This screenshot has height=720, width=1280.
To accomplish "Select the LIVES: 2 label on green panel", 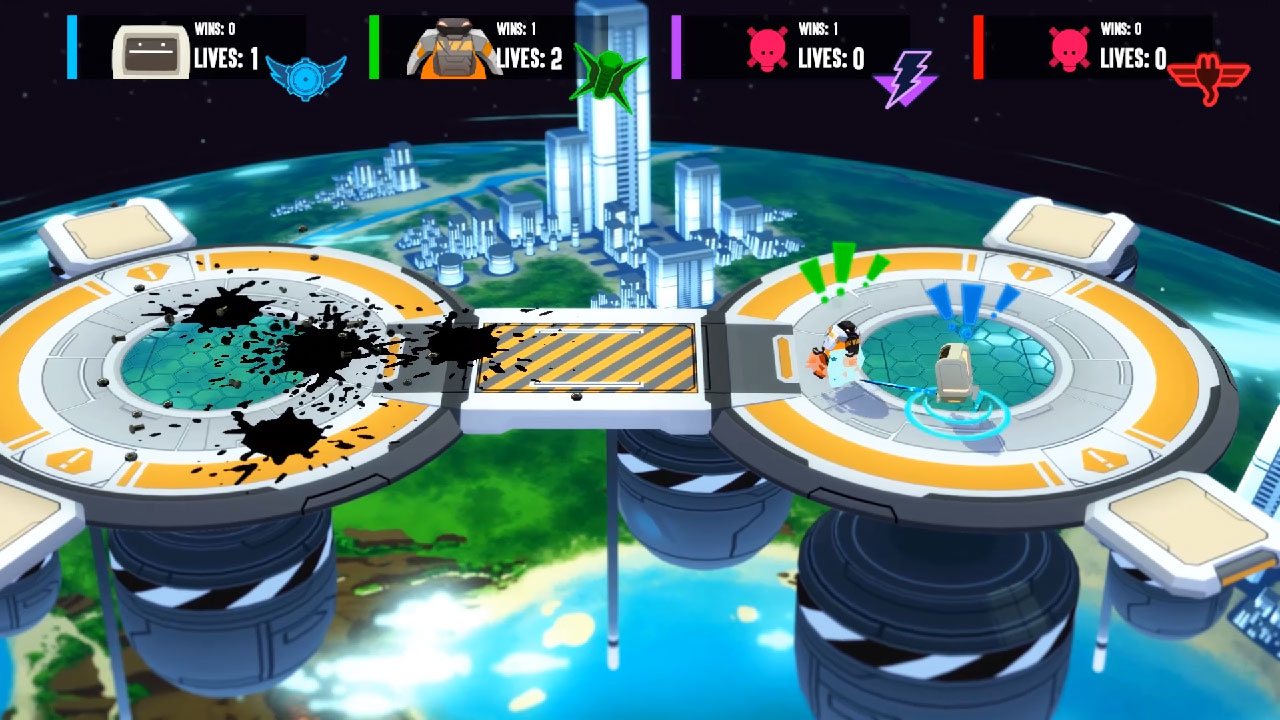I will pos(527,56).
